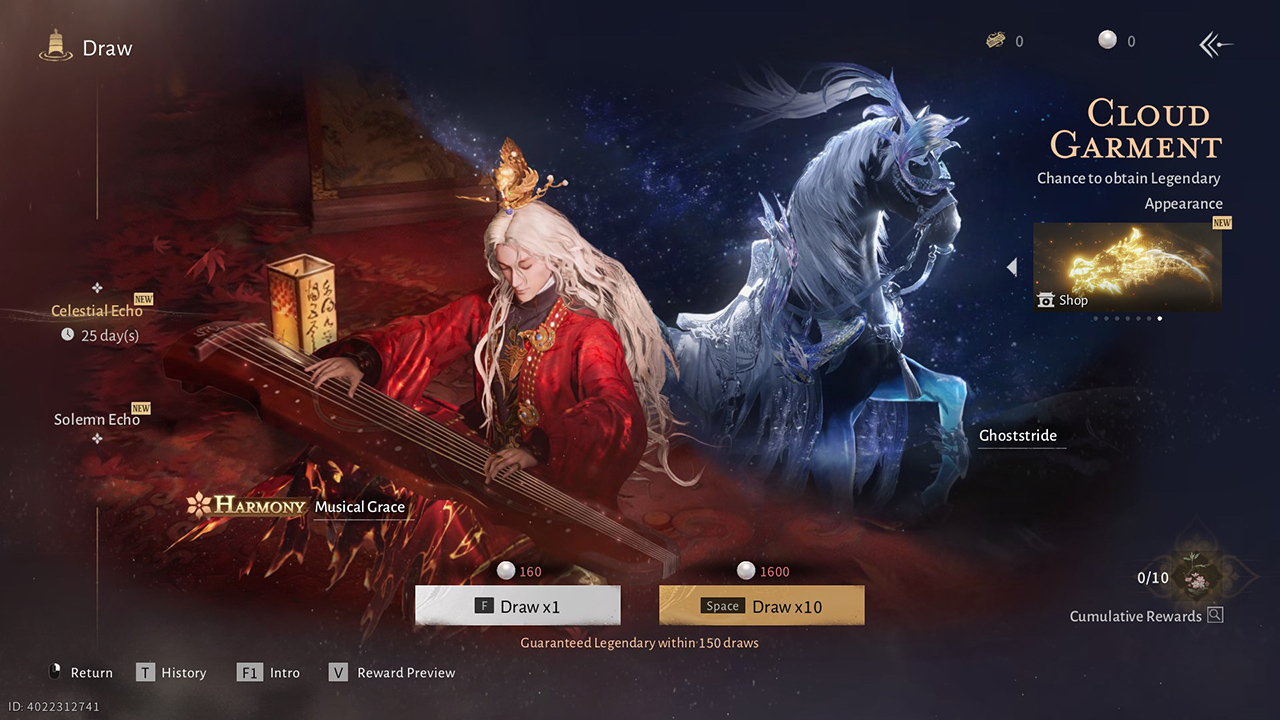Screen dimensions: 1280x720
Task: View Harmony Musical Grace outfit details
Action: click(300, 507)
